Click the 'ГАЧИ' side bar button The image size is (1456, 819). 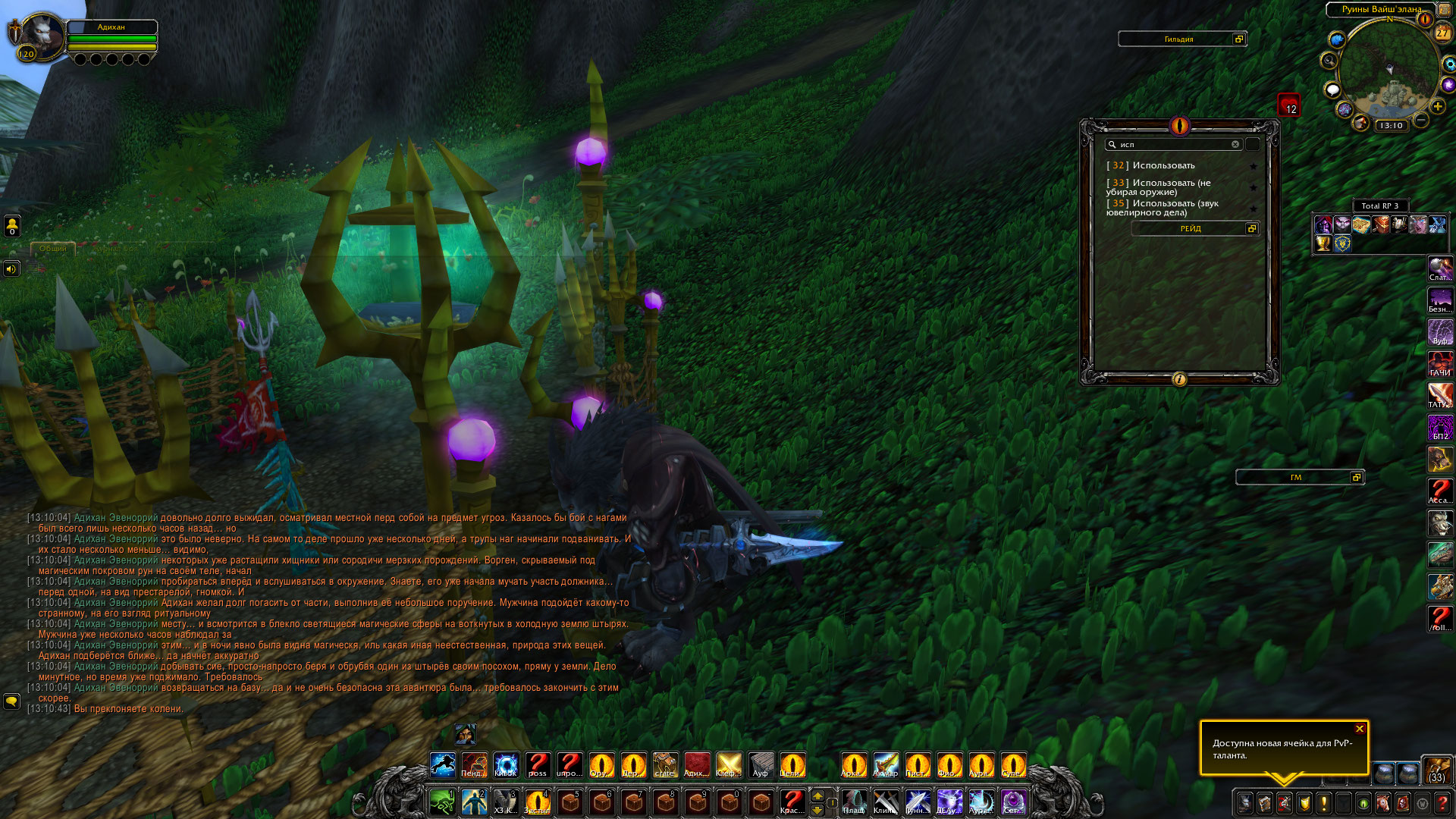(1439, 364)
